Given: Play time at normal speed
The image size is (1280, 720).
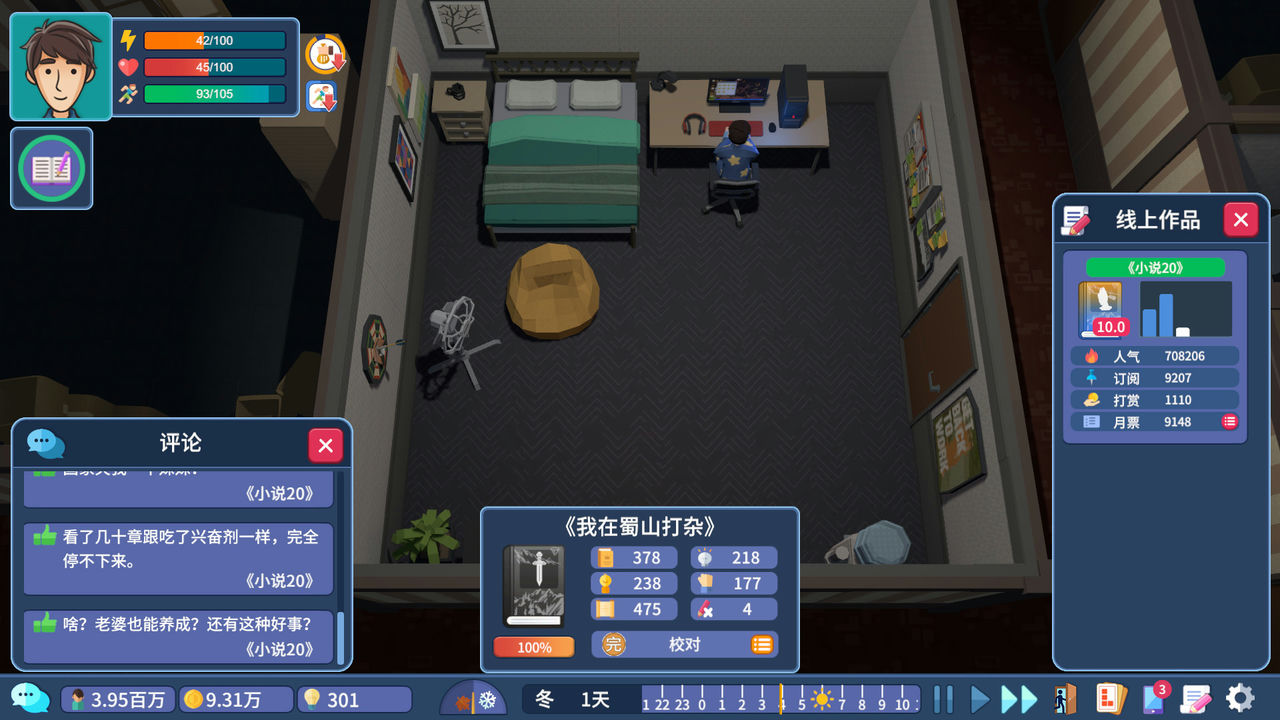Looking at the screenshot, I should [x=981, y=699].
